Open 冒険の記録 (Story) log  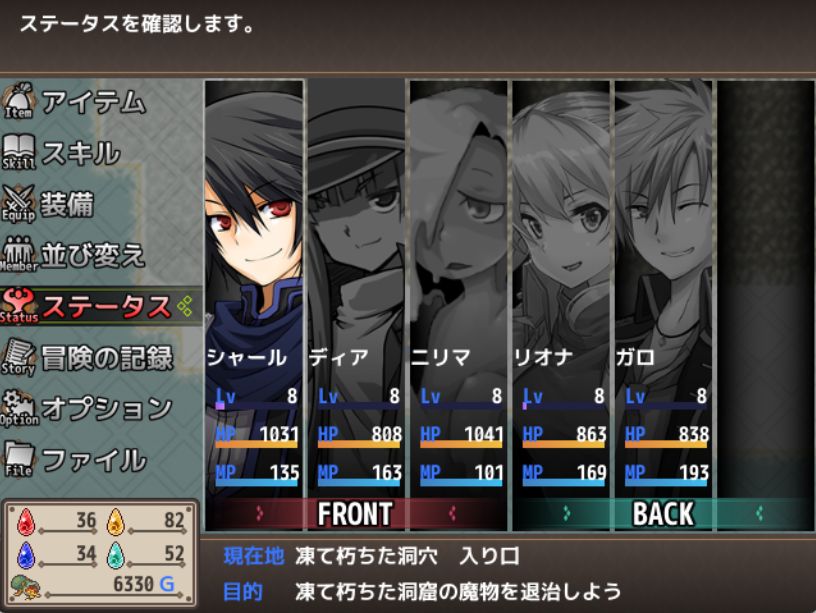(105, 357)
